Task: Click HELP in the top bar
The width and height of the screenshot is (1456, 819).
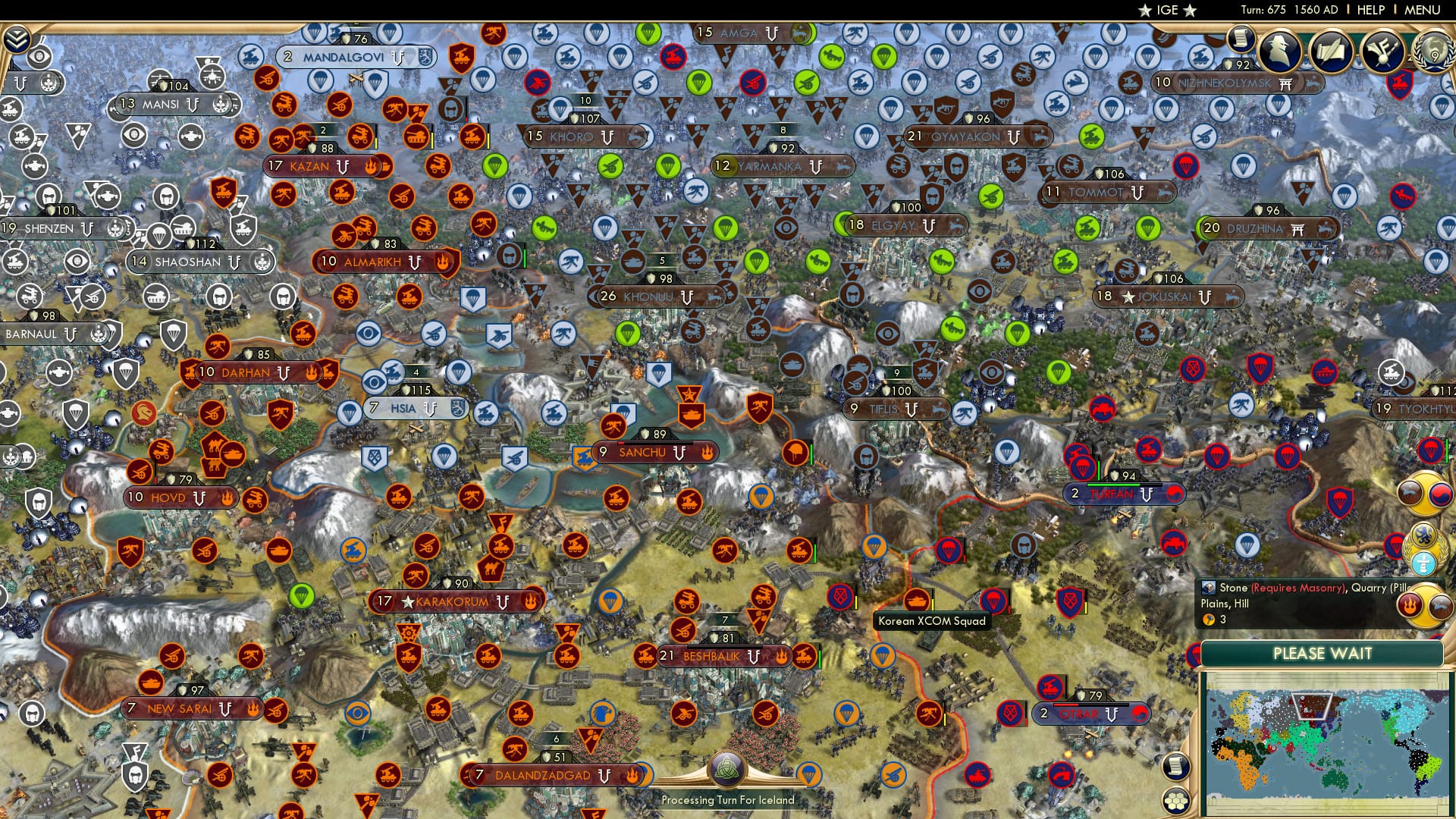Action: click(1369, 10)
